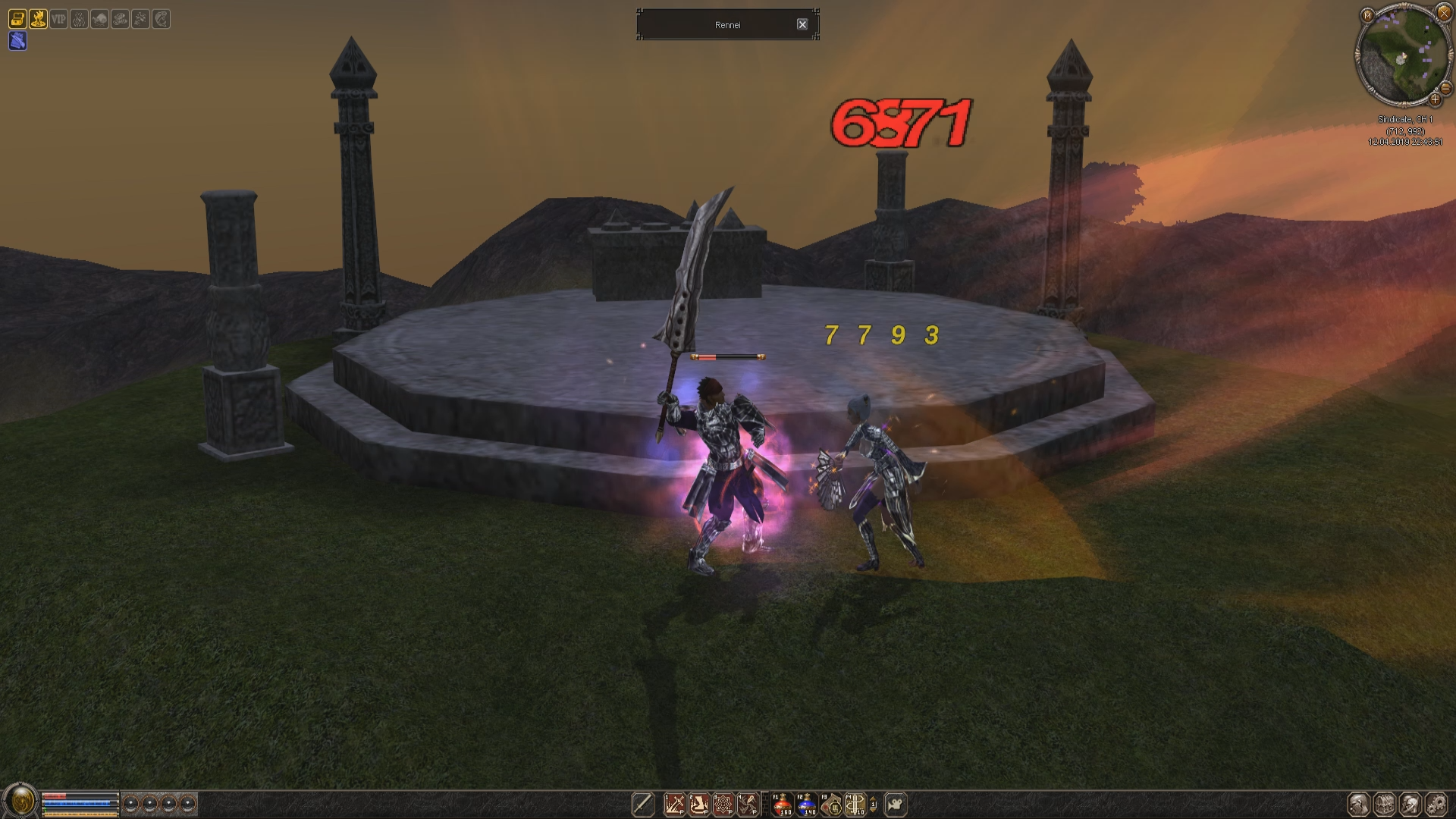Close the minimap with its X button
The width and height of the screenshot is (1456, 819).
coord(1444,13)
